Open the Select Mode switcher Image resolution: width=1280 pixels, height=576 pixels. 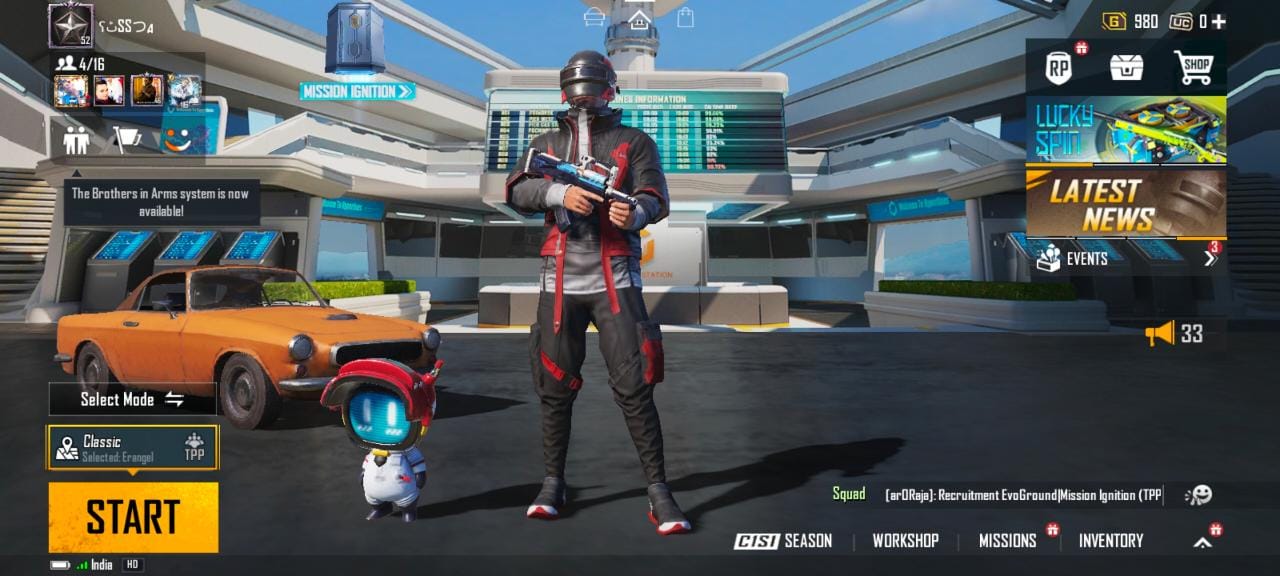click(x=132, y=399)
